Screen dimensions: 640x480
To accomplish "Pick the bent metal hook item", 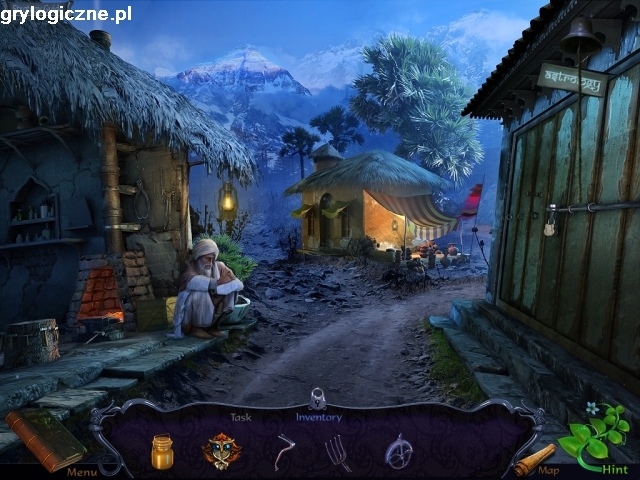I will [x=284, y=452].
